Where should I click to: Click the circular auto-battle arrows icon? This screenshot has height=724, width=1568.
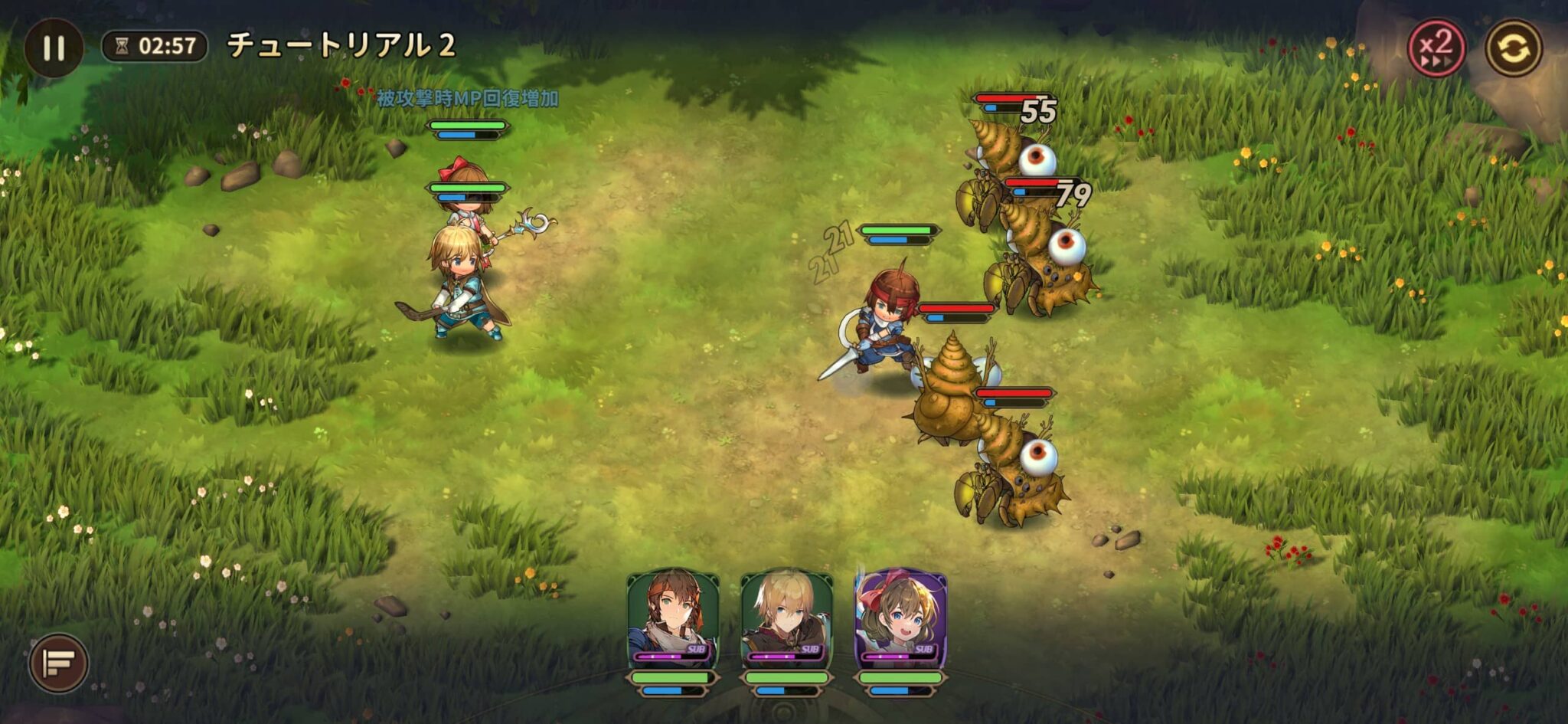pos(1514,48)
